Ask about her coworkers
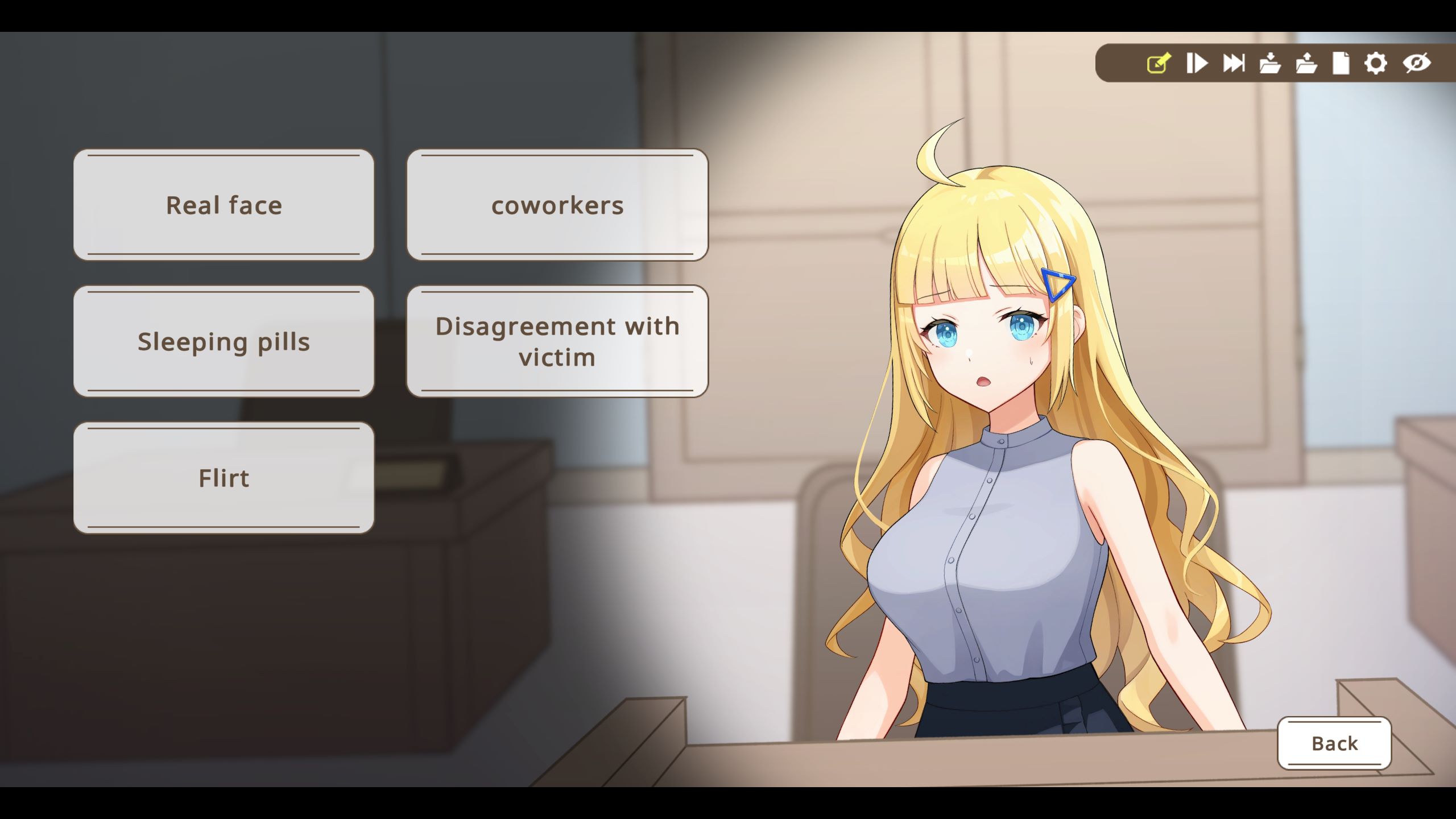1456x819 pixels. [557, 205]
